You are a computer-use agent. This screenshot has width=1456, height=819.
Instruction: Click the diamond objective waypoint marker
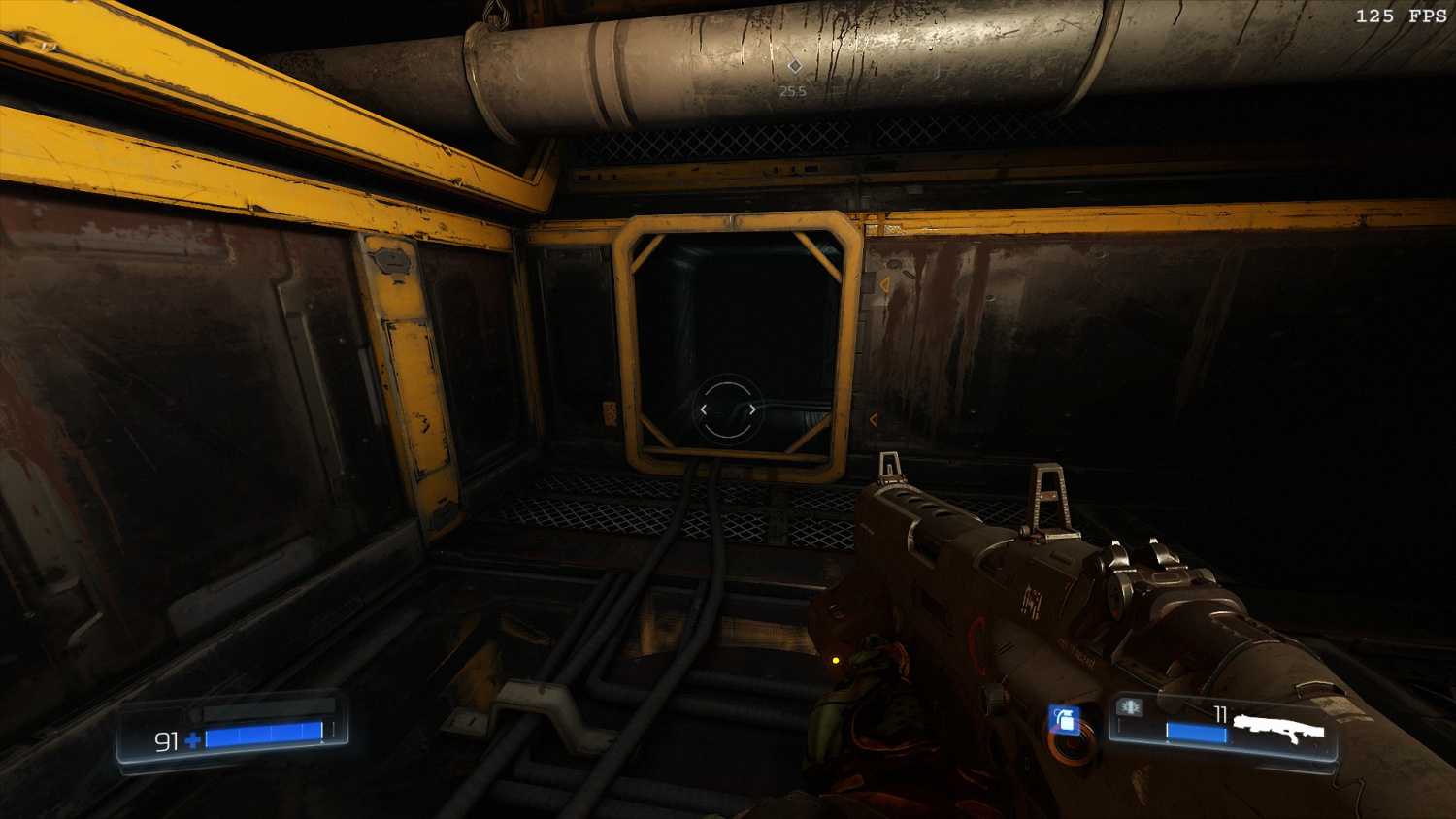coord(794,66)
